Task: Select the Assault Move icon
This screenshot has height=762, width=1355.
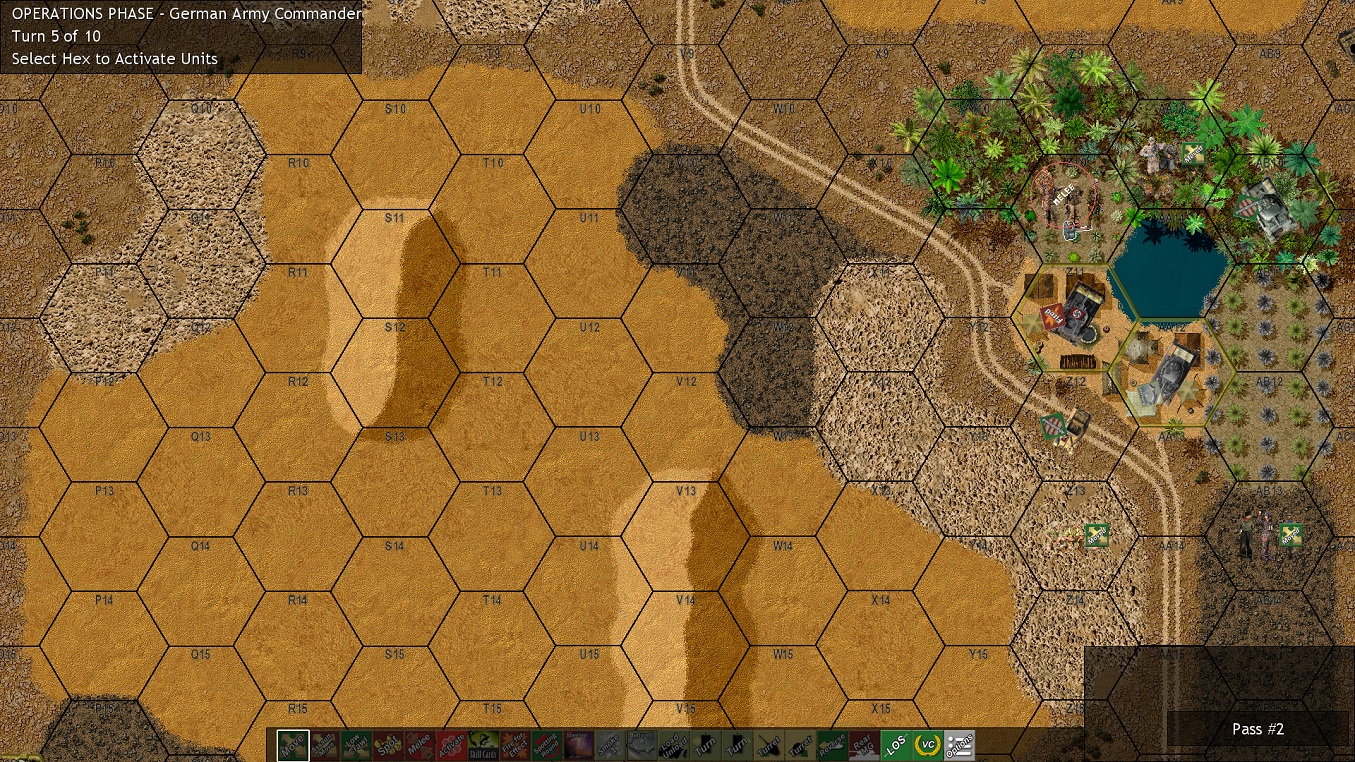Action: (x=323, y=745)
